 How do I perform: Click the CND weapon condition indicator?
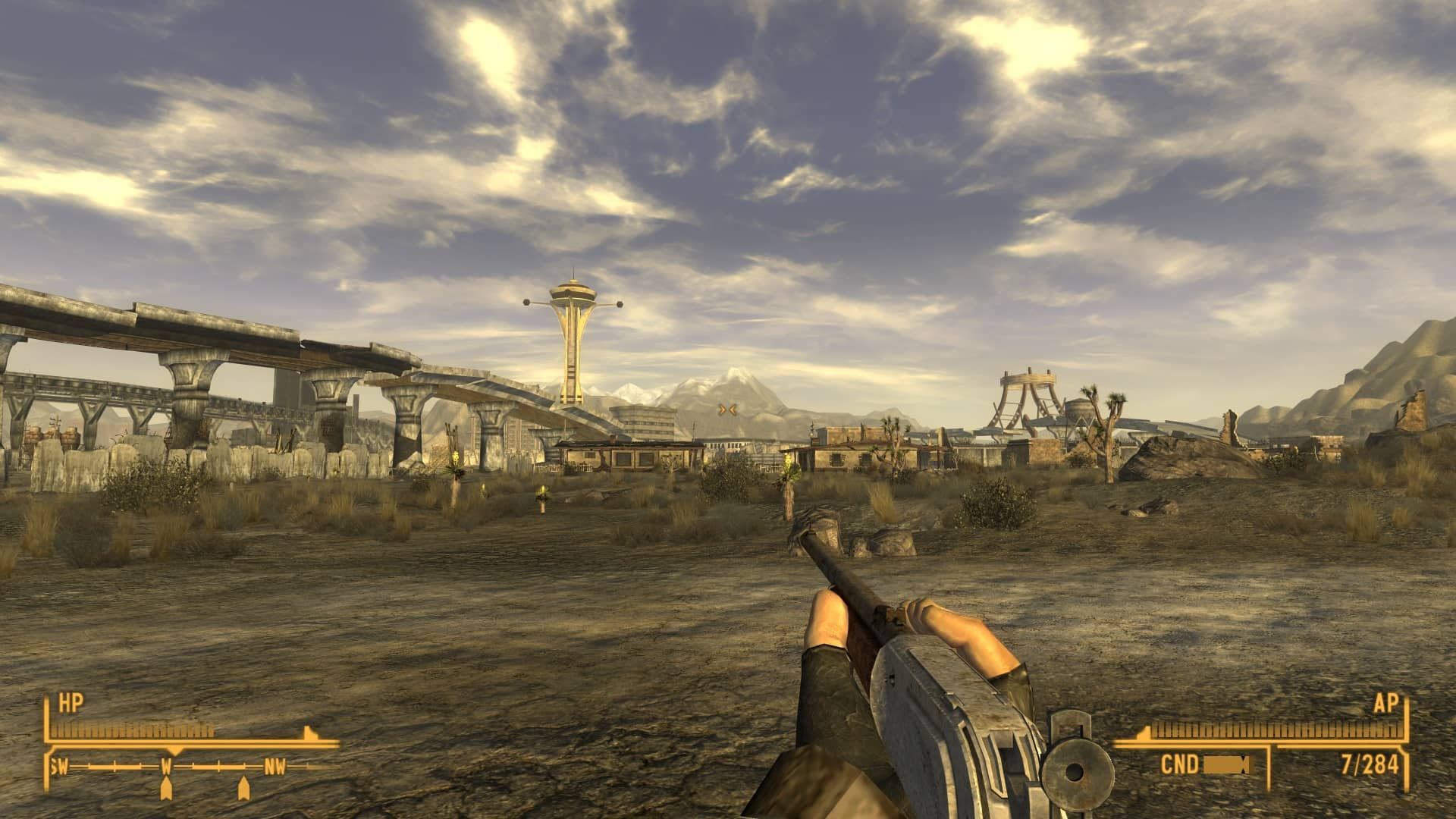pos(1179,764)
